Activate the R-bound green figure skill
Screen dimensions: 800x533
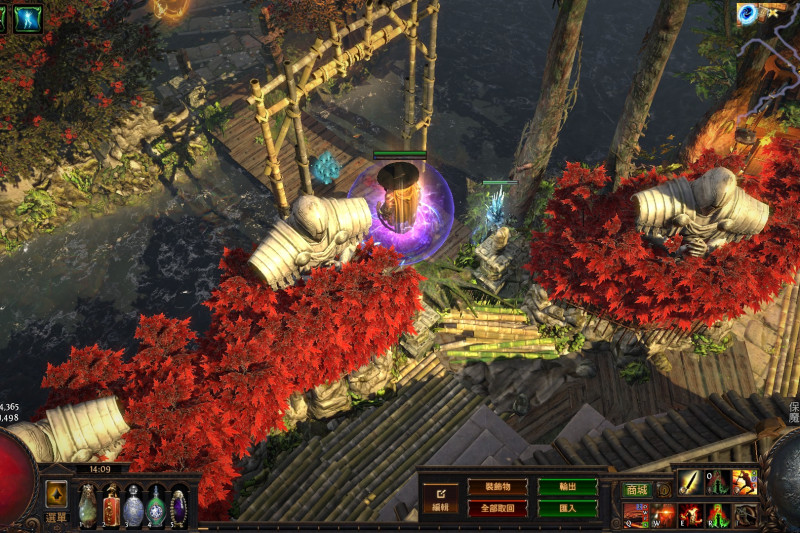coord(717,515)
